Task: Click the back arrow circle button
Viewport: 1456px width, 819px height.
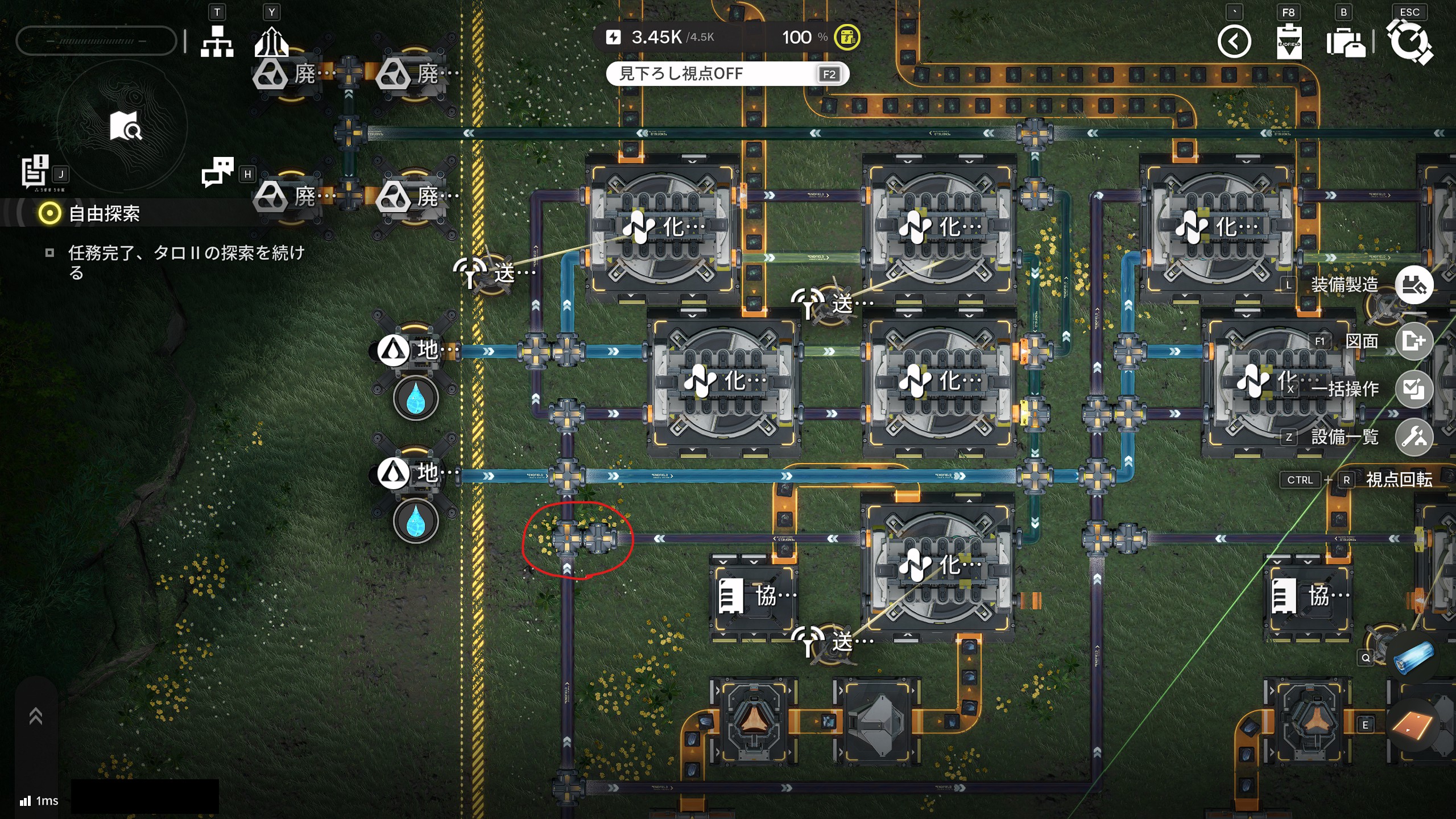Action: (x=1234, y=42)
